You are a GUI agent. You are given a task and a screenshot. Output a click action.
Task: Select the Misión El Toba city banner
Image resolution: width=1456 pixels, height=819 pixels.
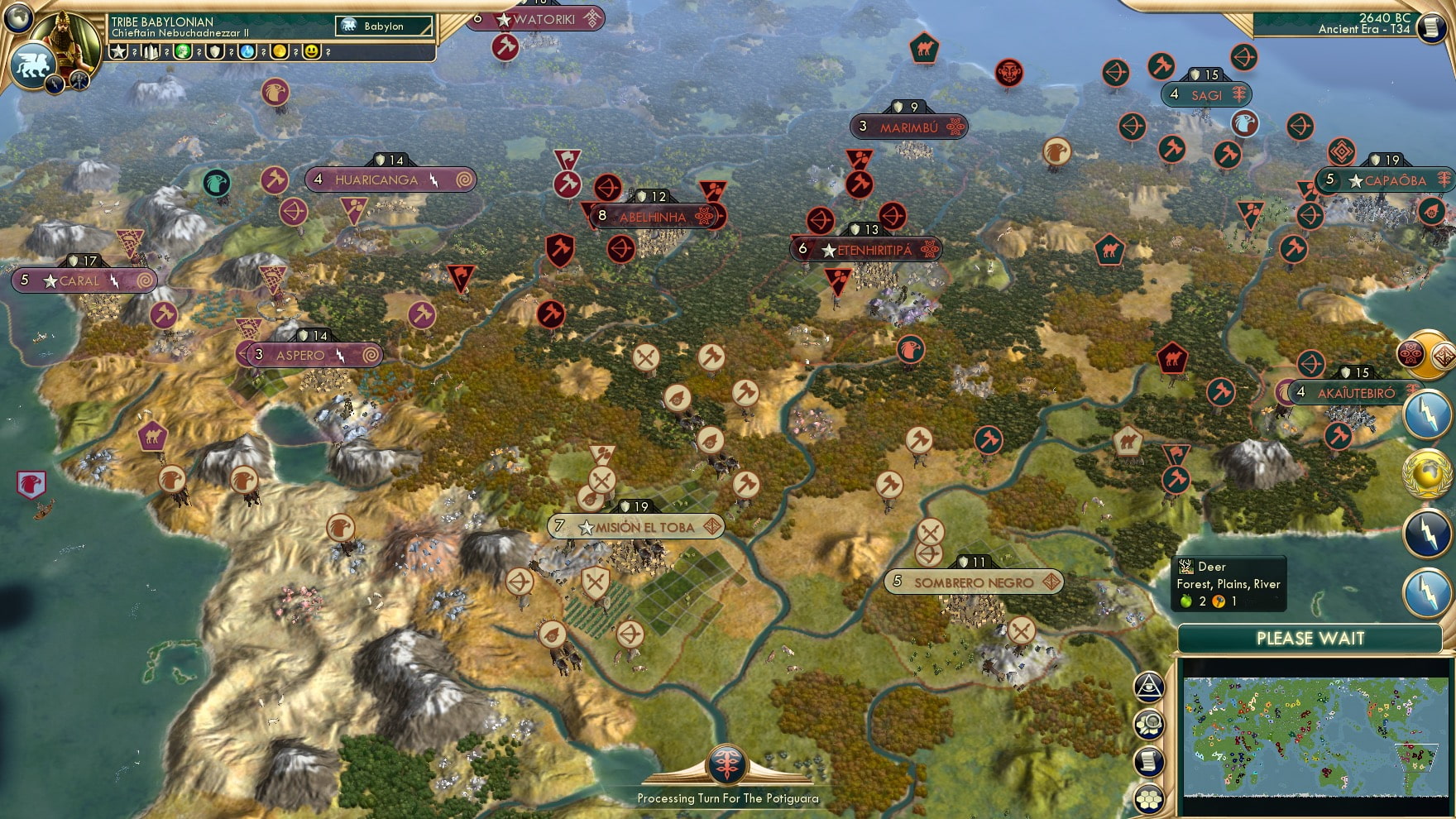click(x=637, y=525)
